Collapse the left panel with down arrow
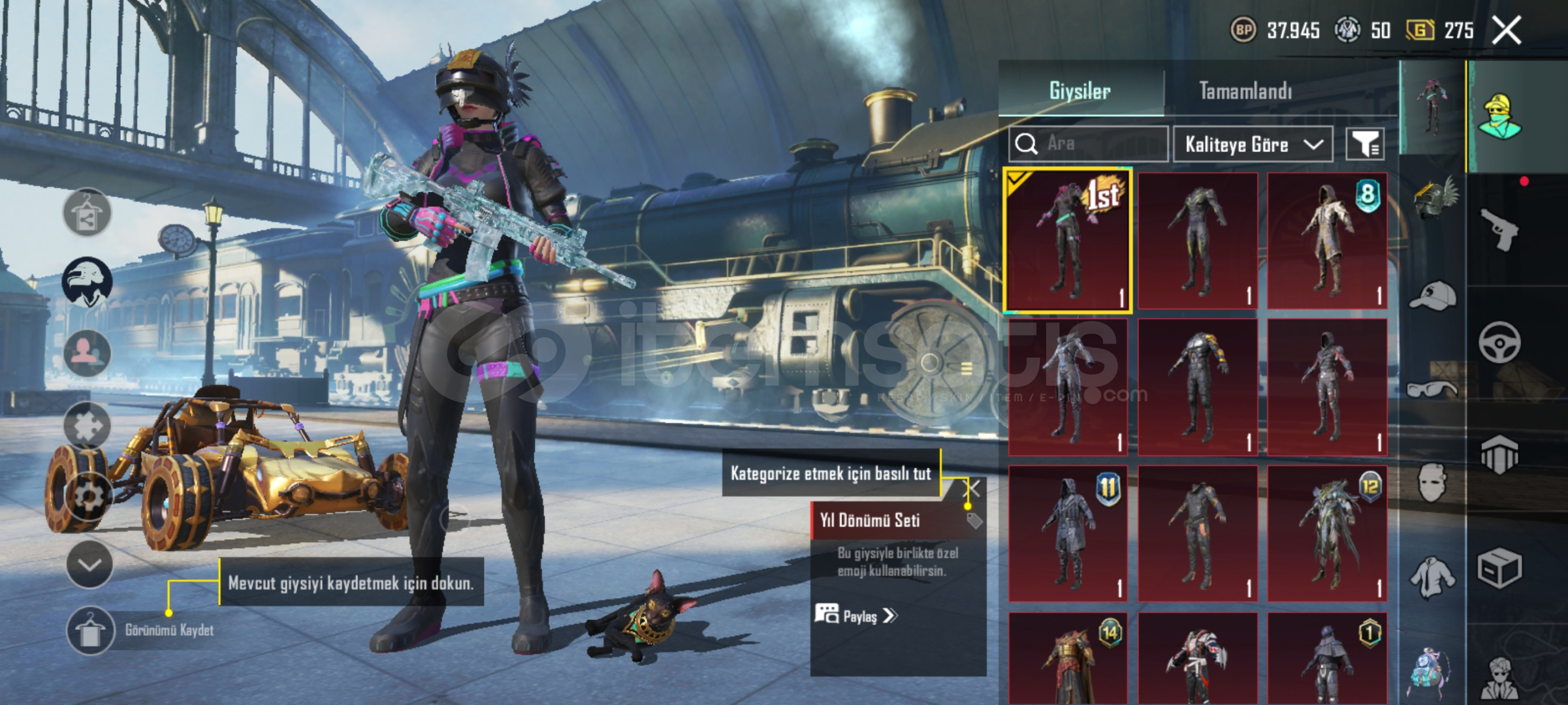The image size is (1568, 705). (89, 565)
